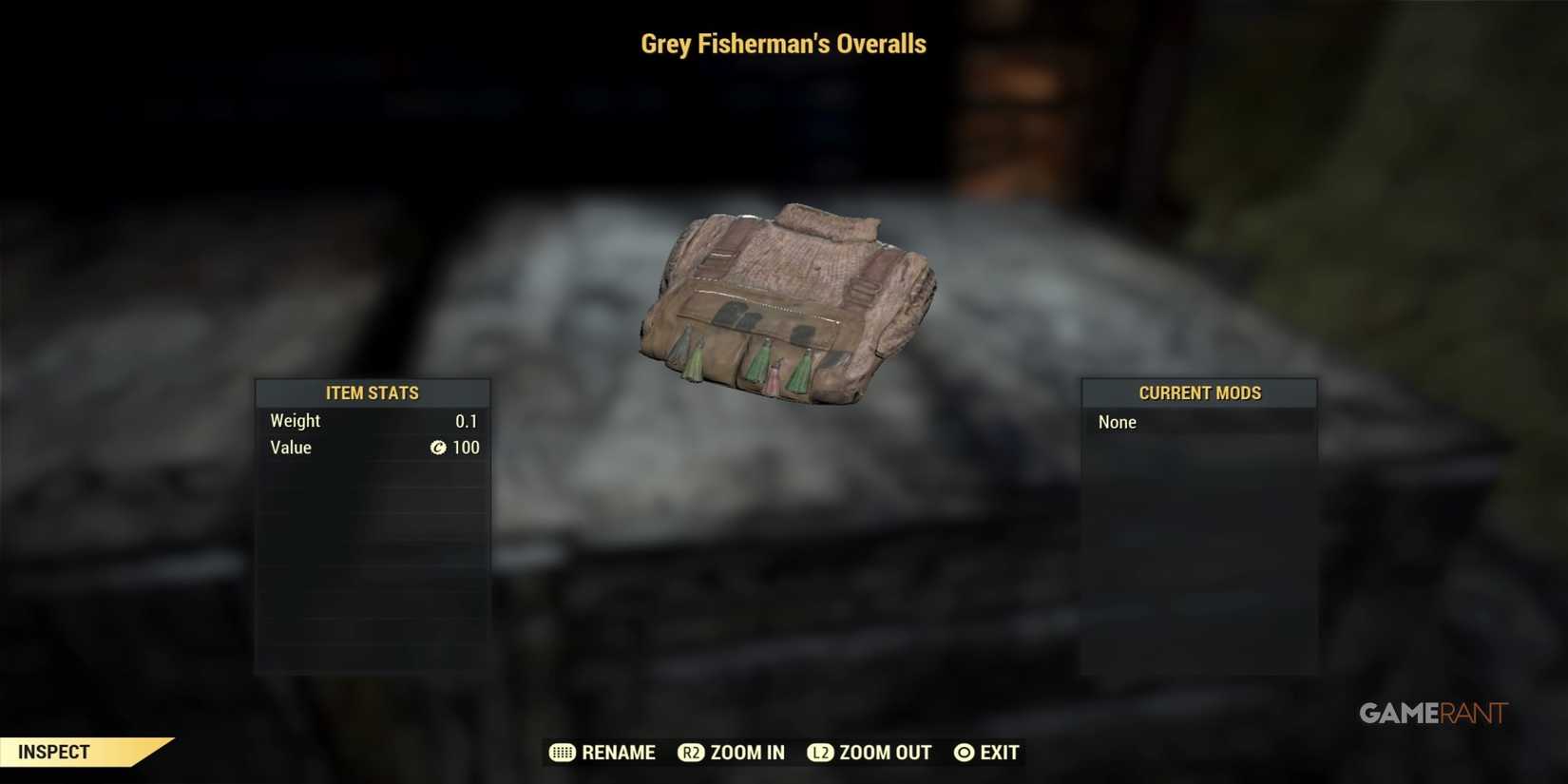Adjust zoom using the ZOOM OUT control

click(885, 752)
